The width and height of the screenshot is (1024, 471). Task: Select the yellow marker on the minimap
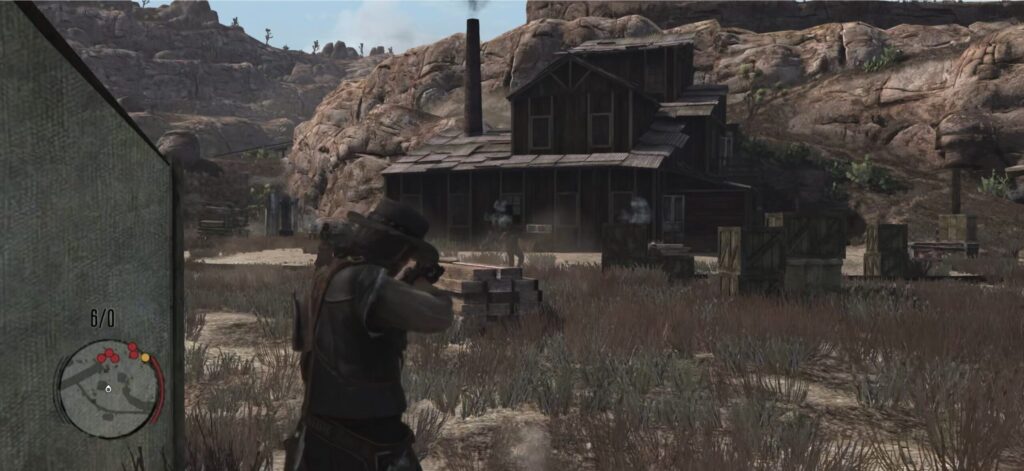coord(145,357)
